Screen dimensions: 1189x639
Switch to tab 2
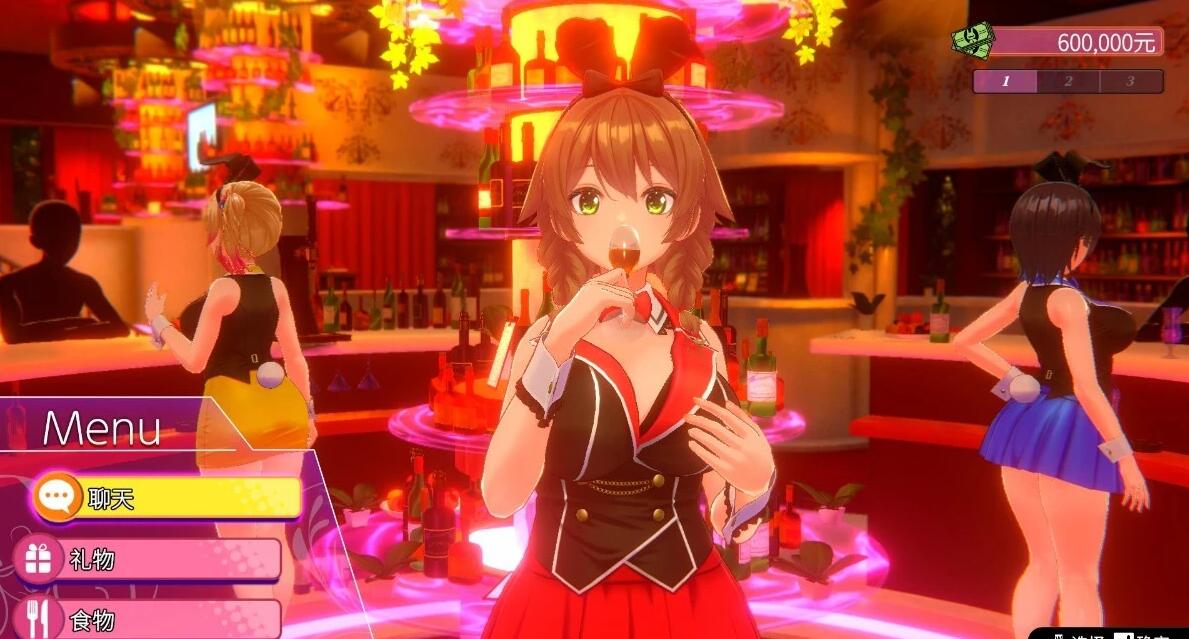click(x=1068, y=81)
